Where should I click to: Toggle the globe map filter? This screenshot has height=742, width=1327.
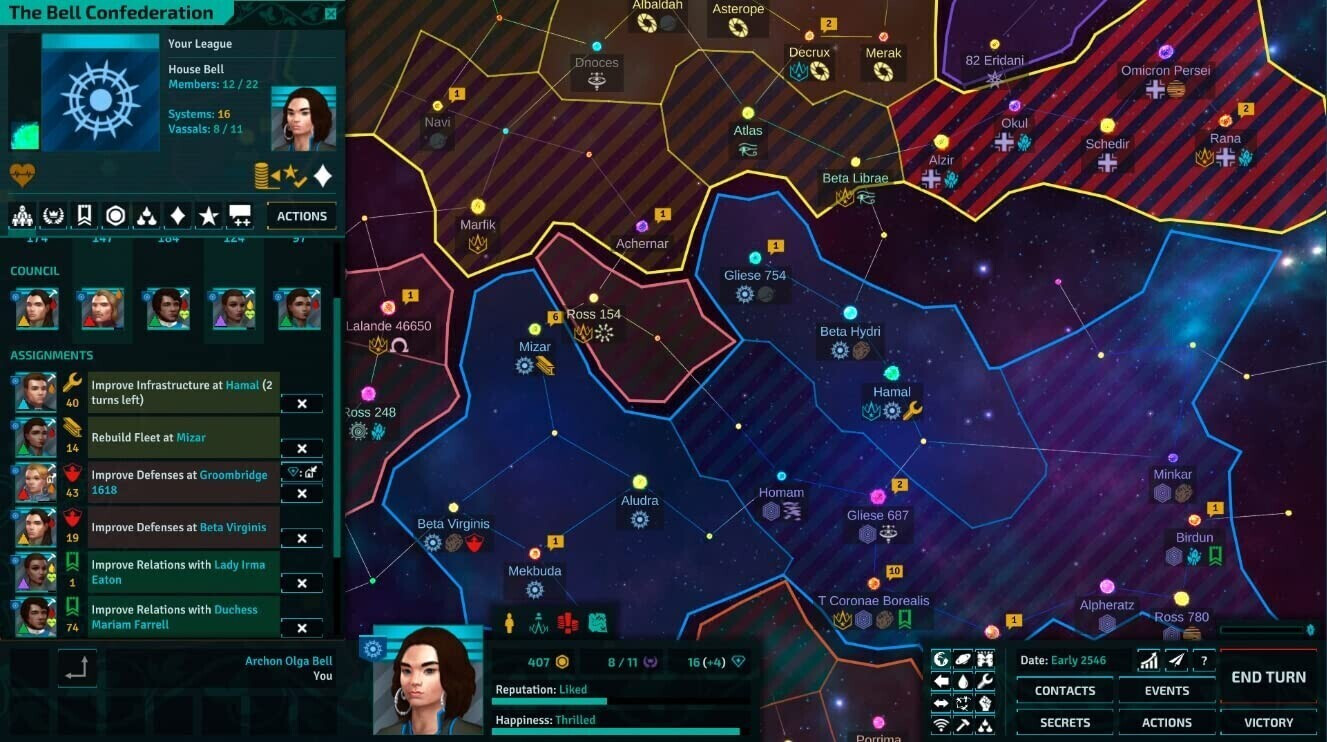point(941,659)
